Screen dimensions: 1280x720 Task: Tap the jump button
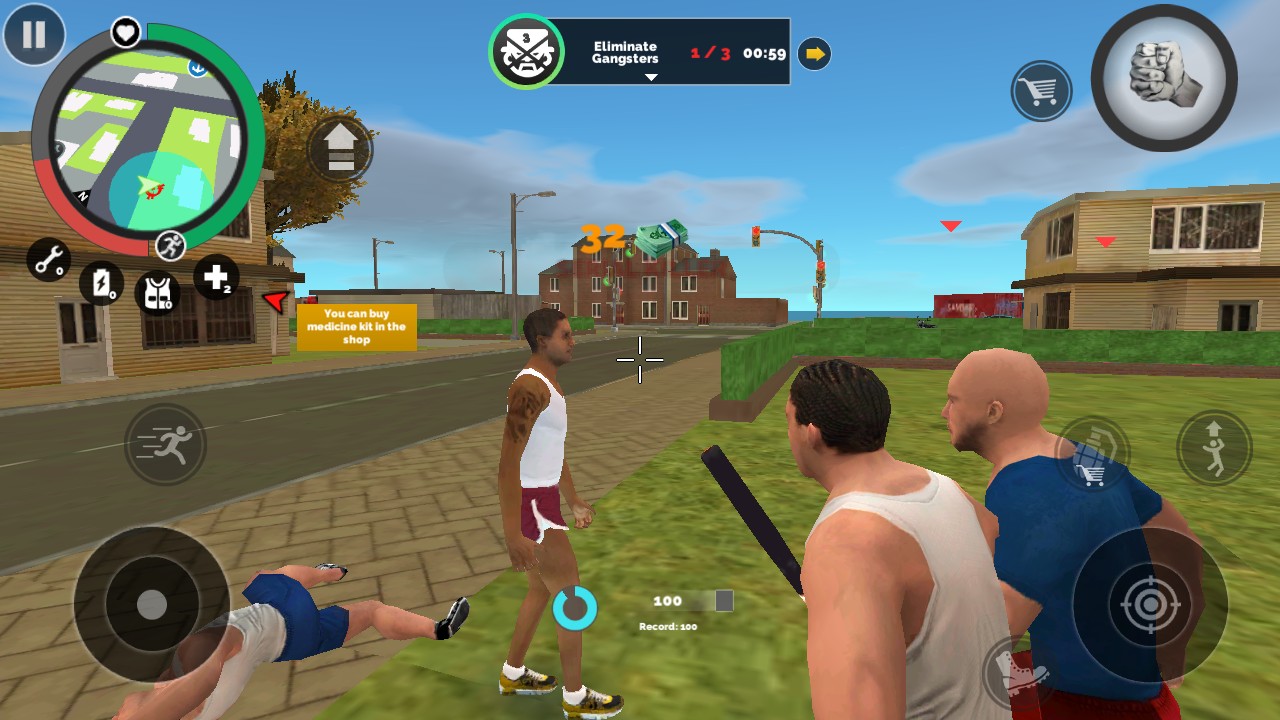tap(1214, 447)
